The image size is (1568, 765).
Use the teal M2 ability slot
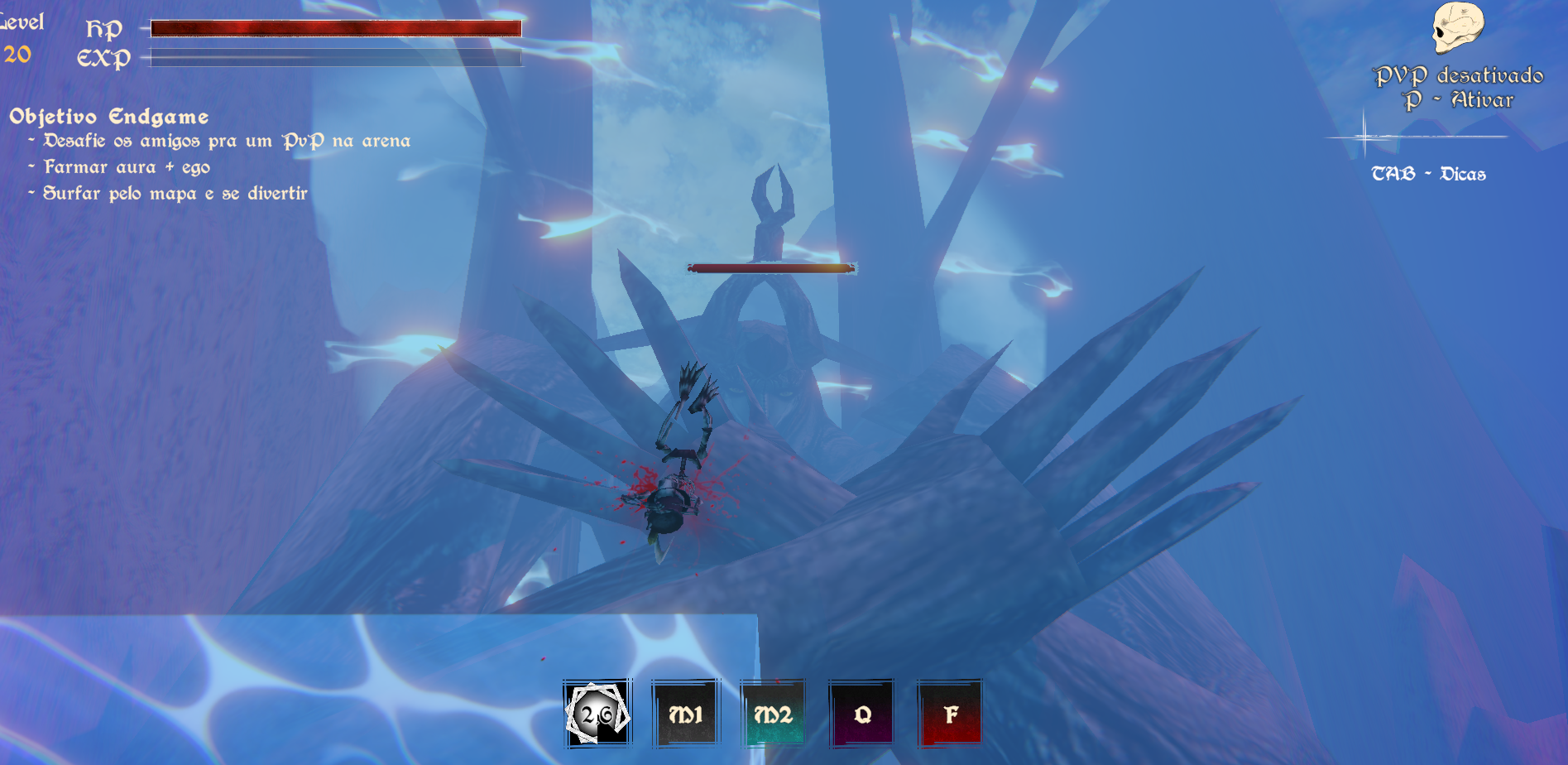[773, 714]
